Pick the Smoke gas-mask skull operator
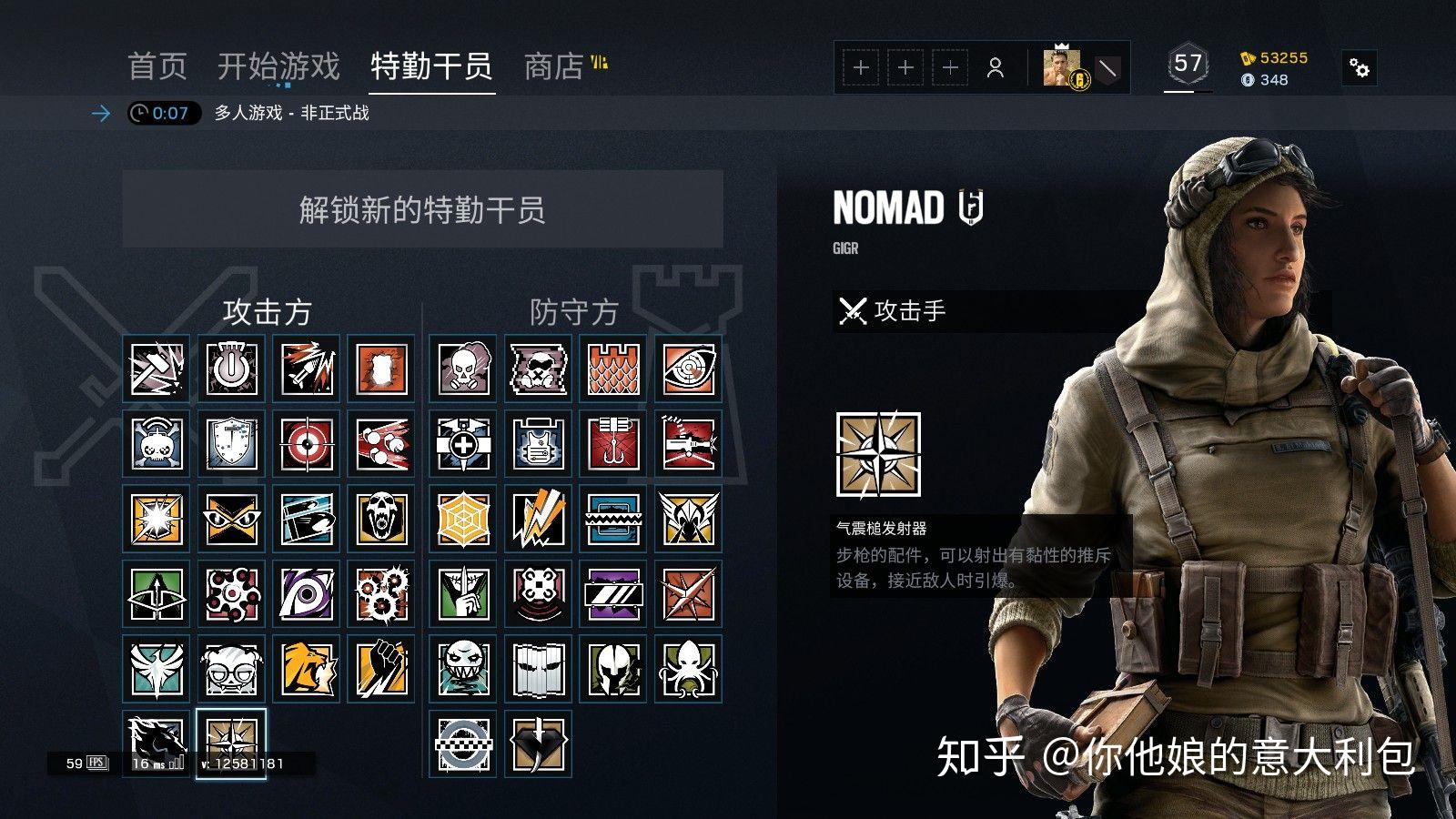The image size is (1456, 819). pyautogui.click(x=464, y=369)
